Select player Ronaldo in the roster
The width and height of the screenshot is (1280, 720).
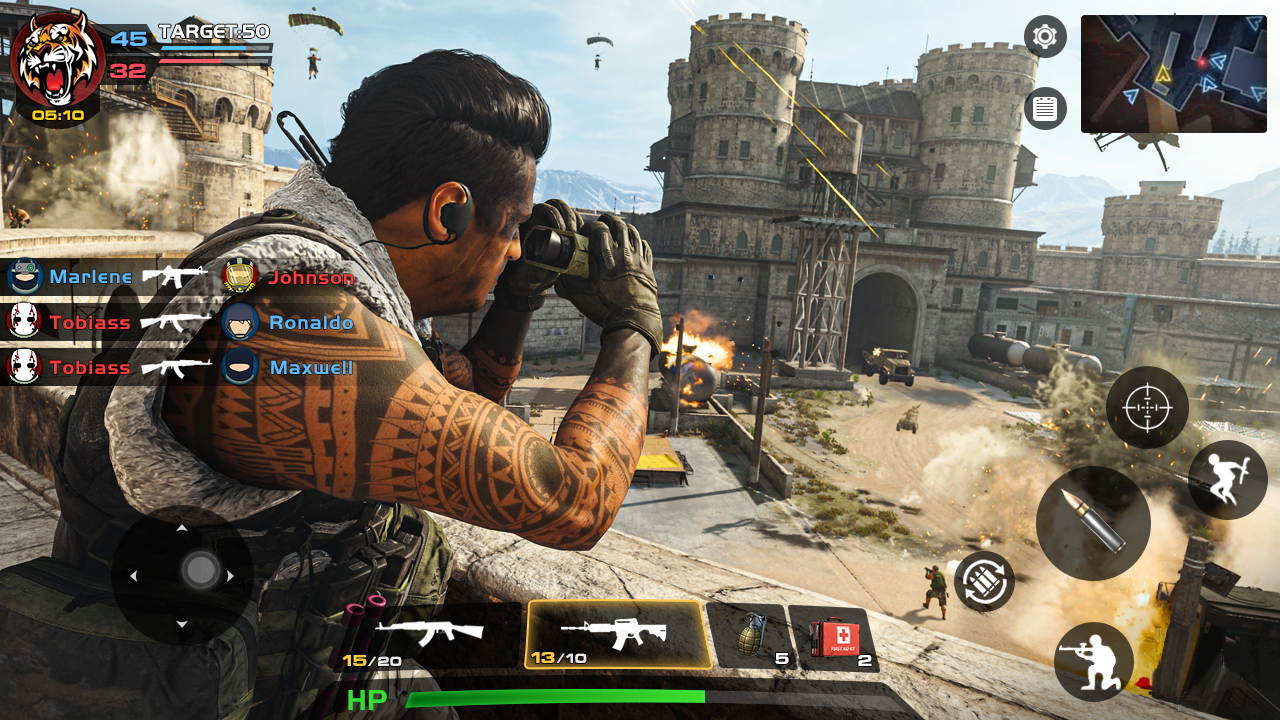310,322
